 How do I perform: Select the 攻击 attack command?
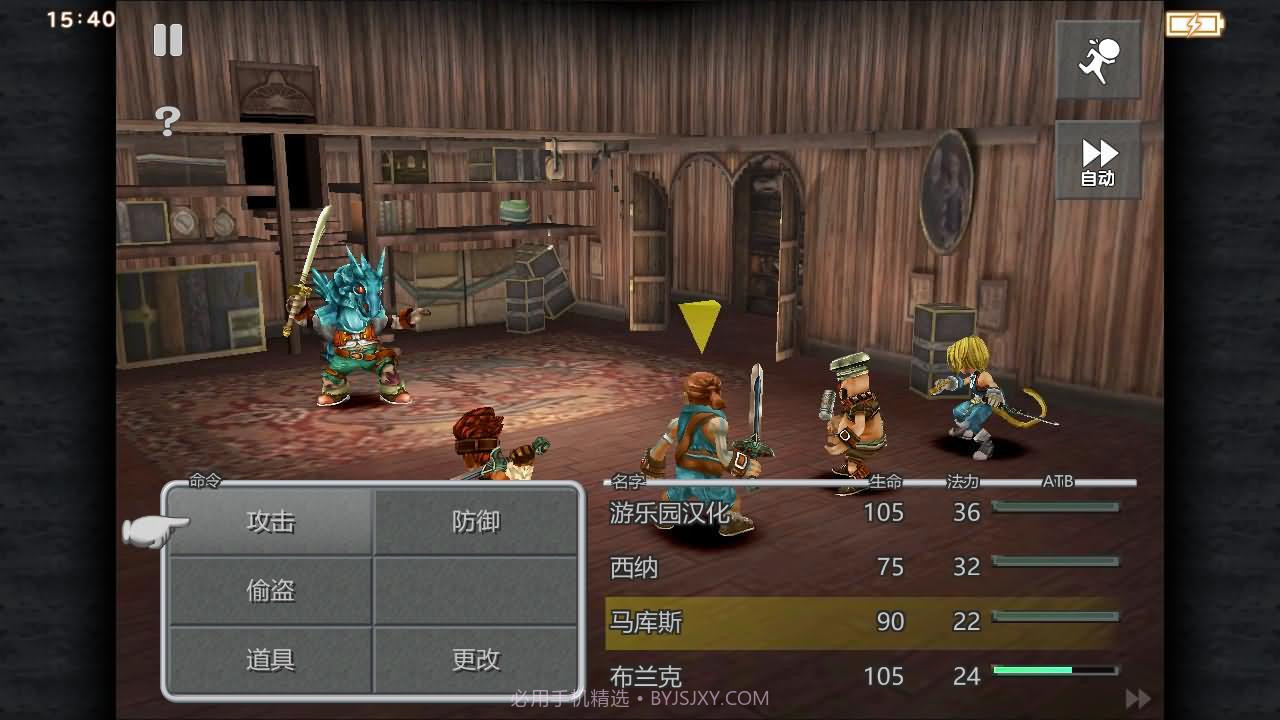271,521
